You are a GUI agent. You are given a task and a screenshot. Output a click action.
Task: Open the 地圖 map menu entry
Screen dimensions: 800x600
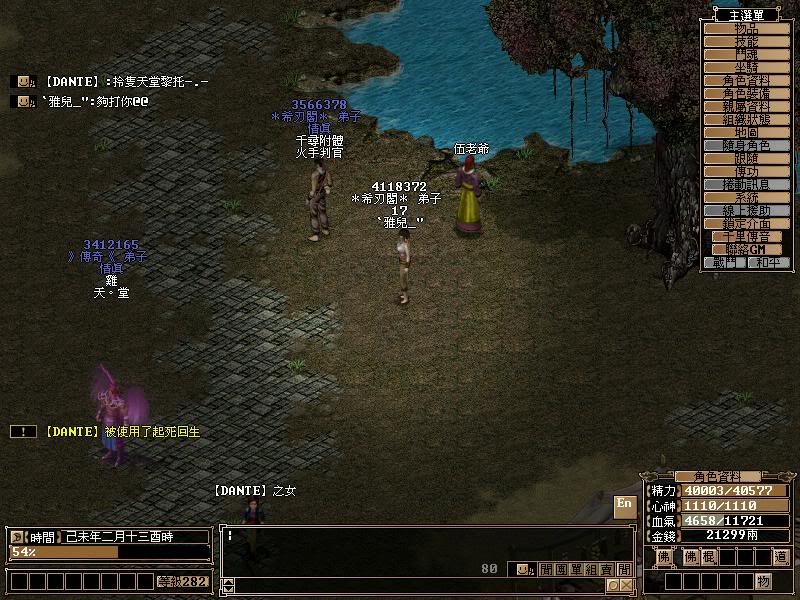click(747, 132)
